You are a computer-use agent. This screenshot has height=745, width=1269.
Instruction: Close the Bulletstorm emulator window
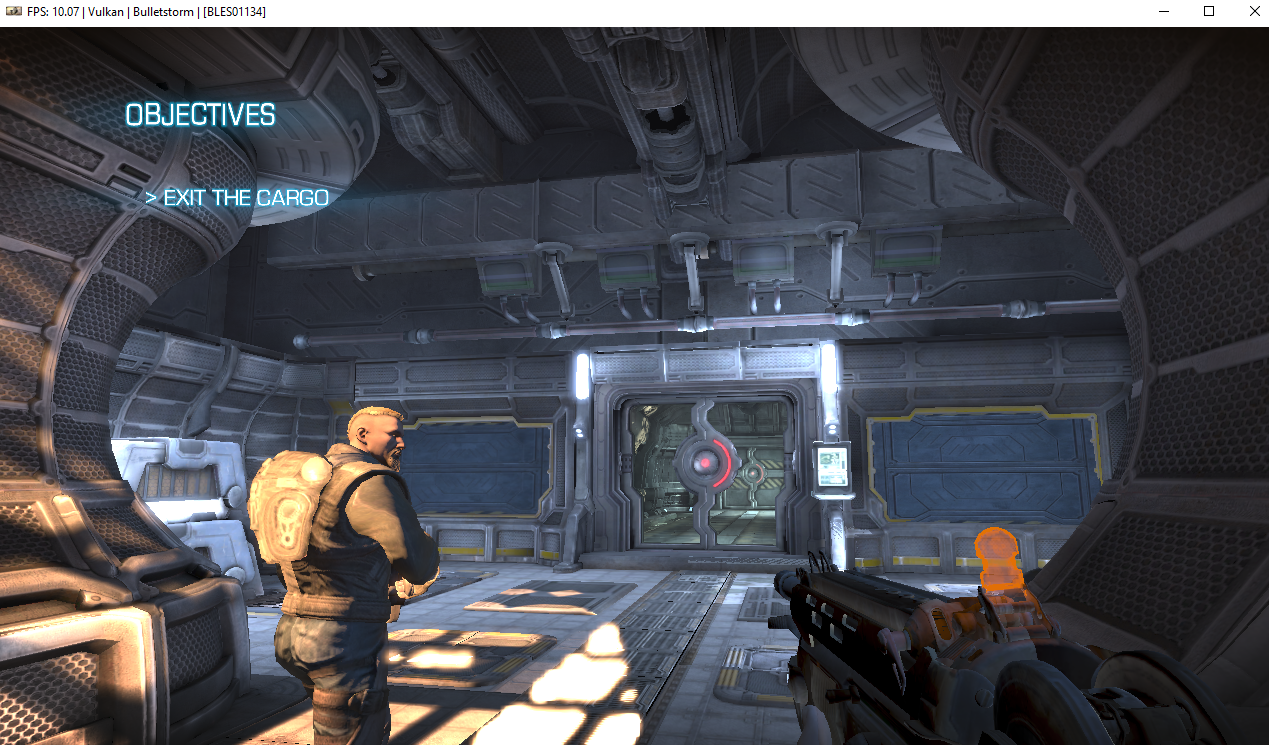1253,12
